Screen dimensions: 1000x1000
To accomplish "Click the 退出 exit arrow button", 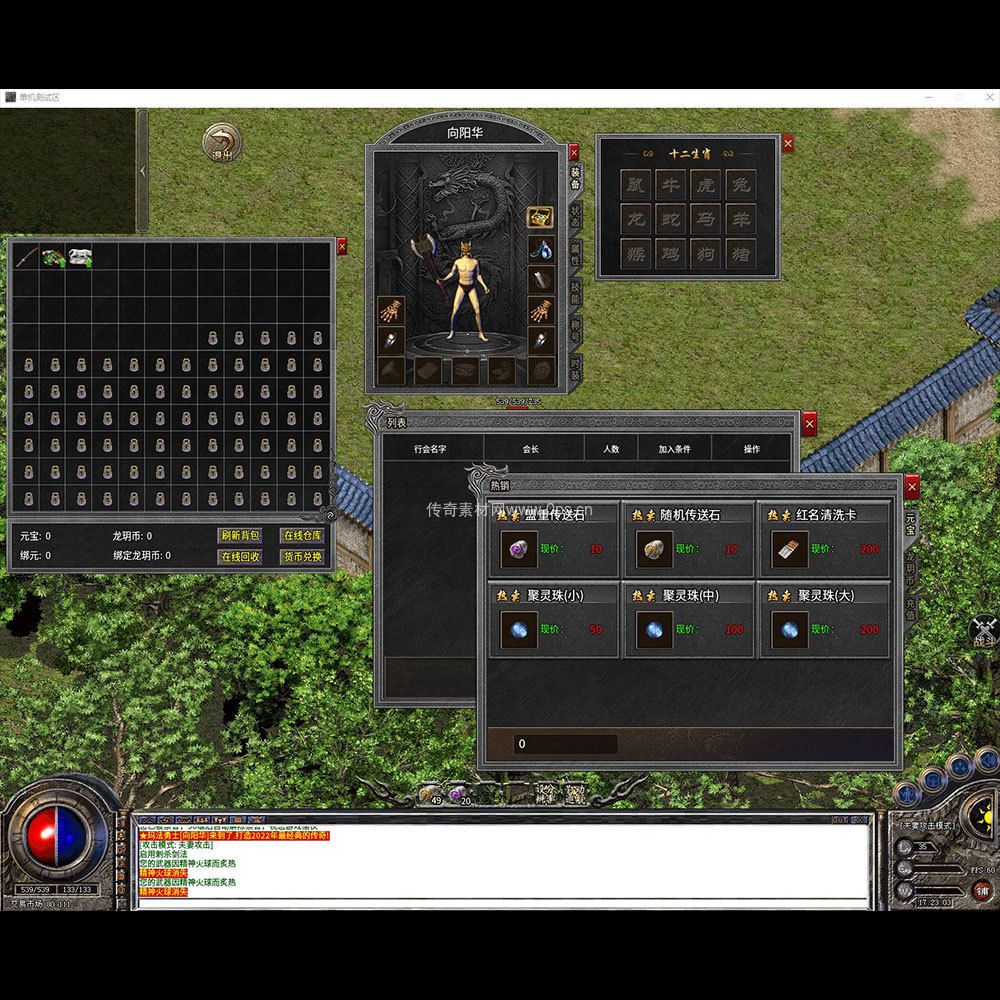I will coord(221,143).
